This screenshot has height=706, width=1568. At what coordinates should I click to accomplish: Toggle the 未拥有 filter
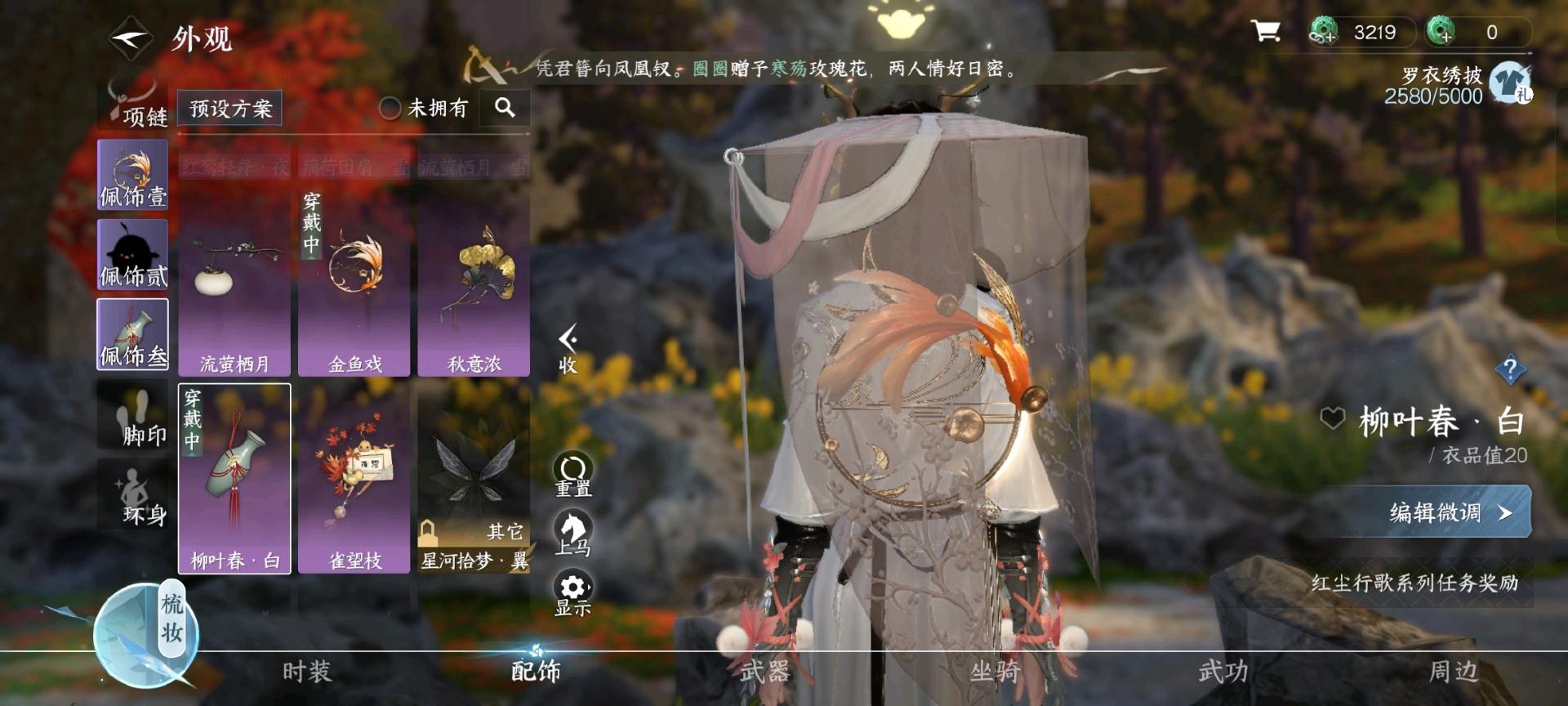392,108
